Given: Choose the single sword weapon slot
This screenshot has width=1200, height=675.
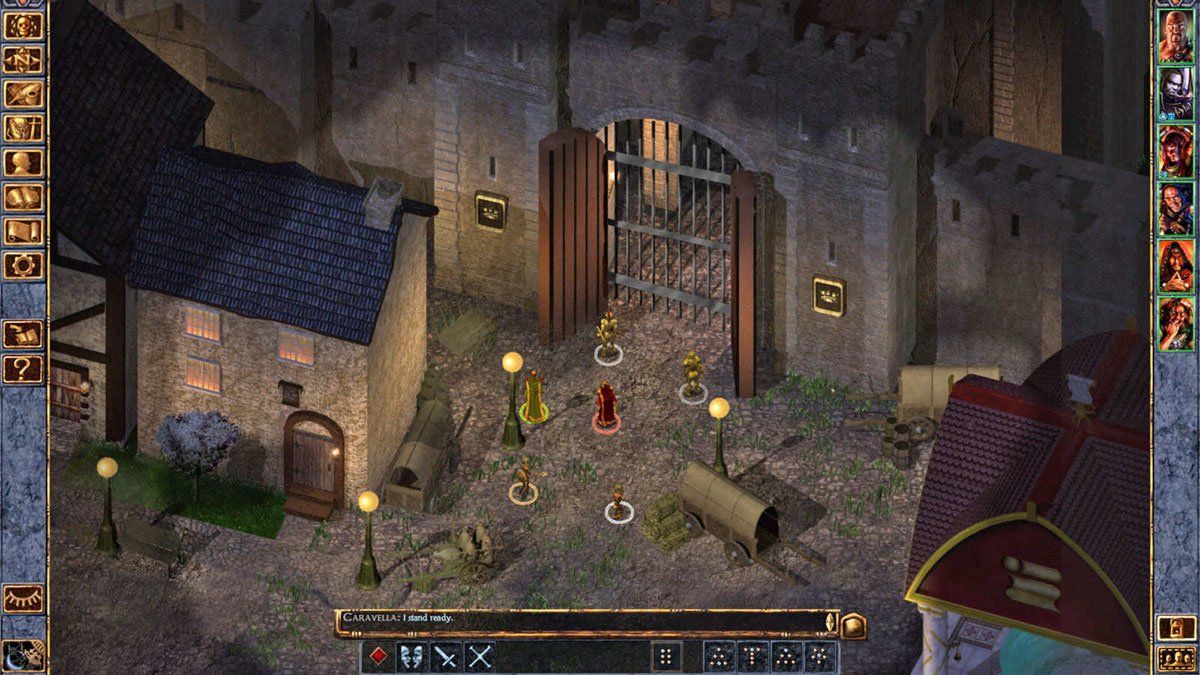Looking at the screenshot, I should click(x=446, y=657).
